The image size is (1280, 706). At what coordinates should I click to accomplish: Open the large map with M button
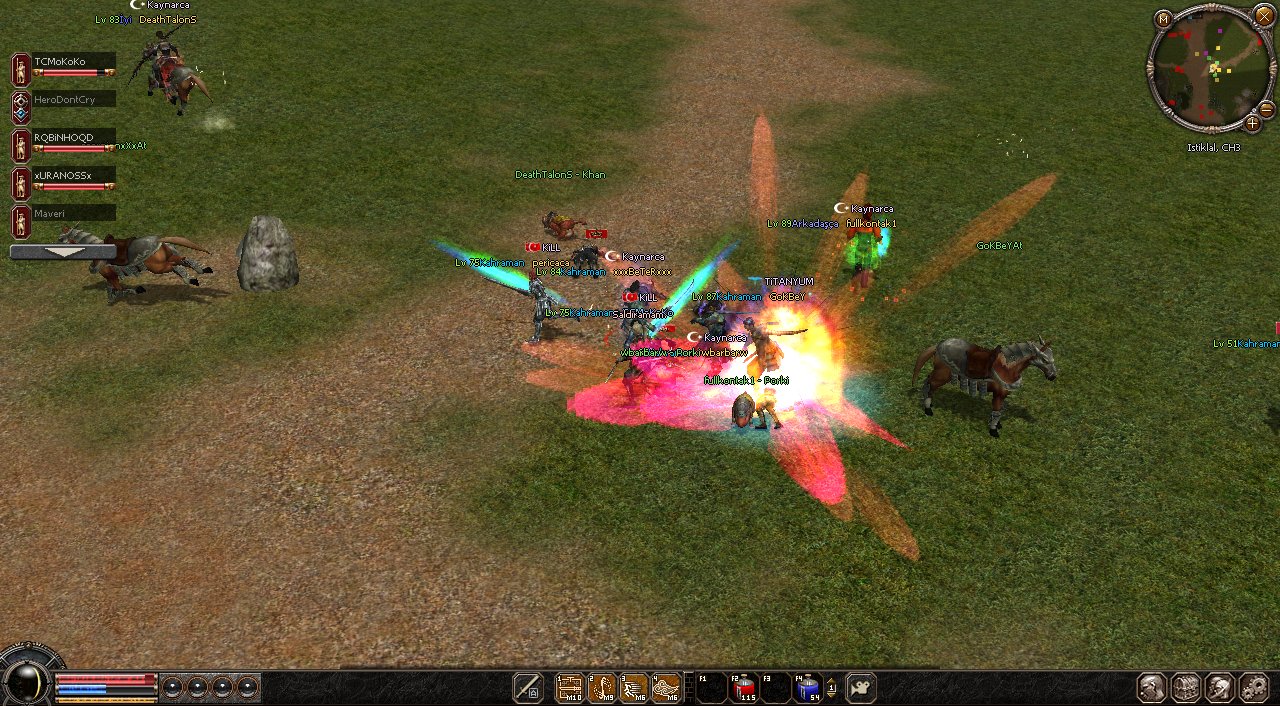pyautogui.click(x=1163, y=19)
